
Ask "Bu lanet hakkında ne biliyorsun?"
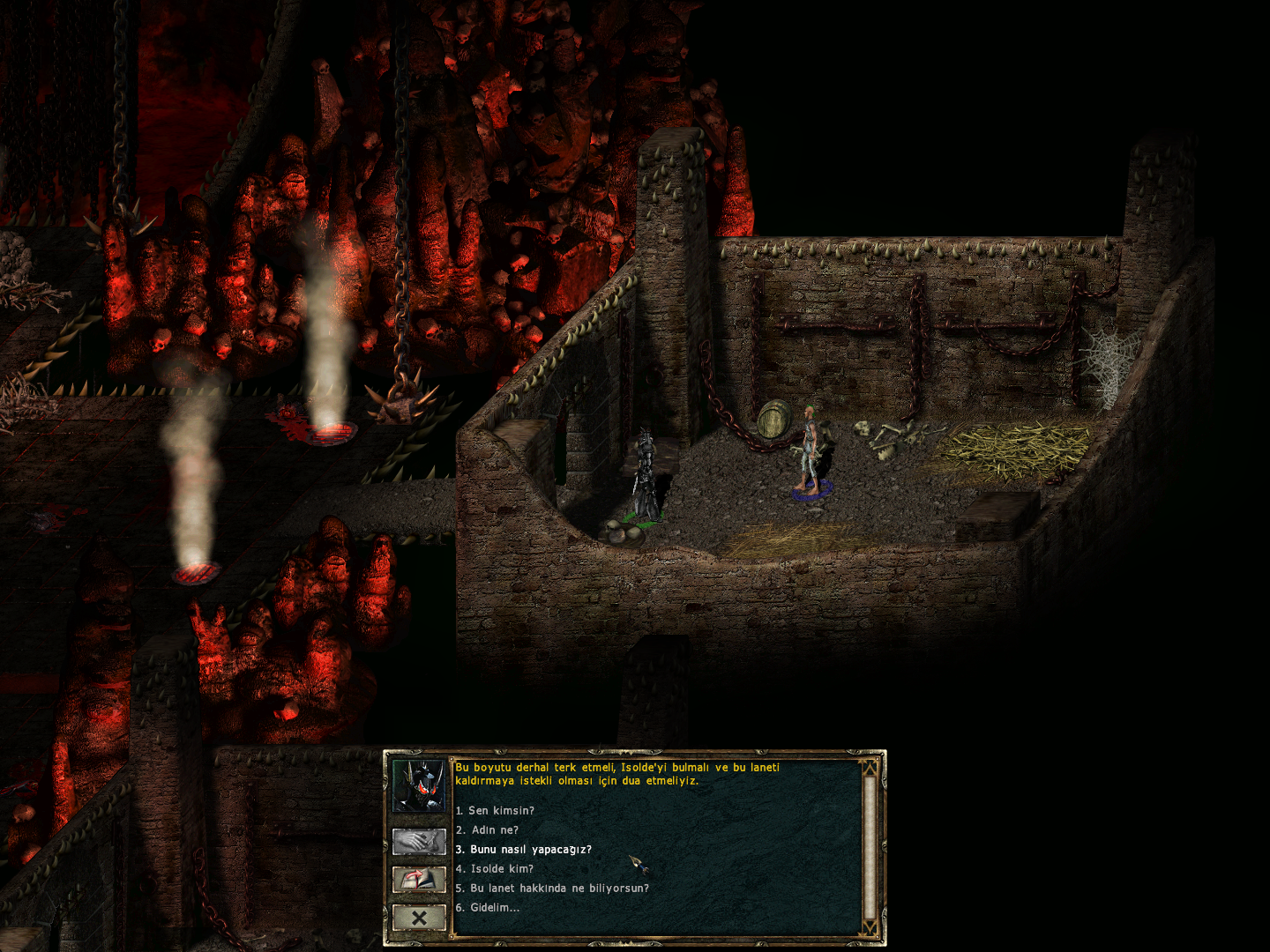coord(552,888)
